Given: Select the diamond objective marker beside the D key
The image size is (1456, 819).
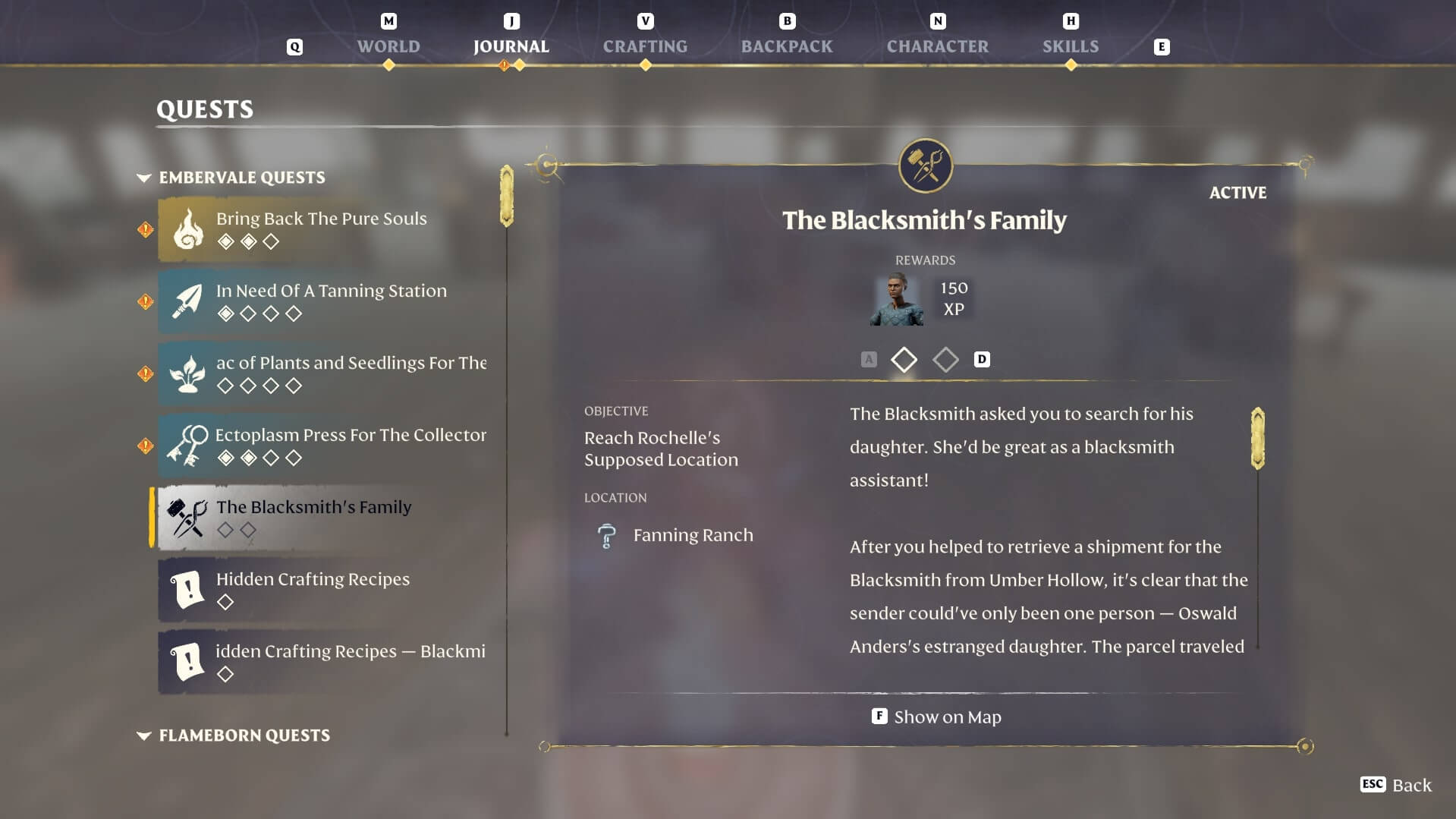Looking at the screenshot, I should click(x=945, y=360).
